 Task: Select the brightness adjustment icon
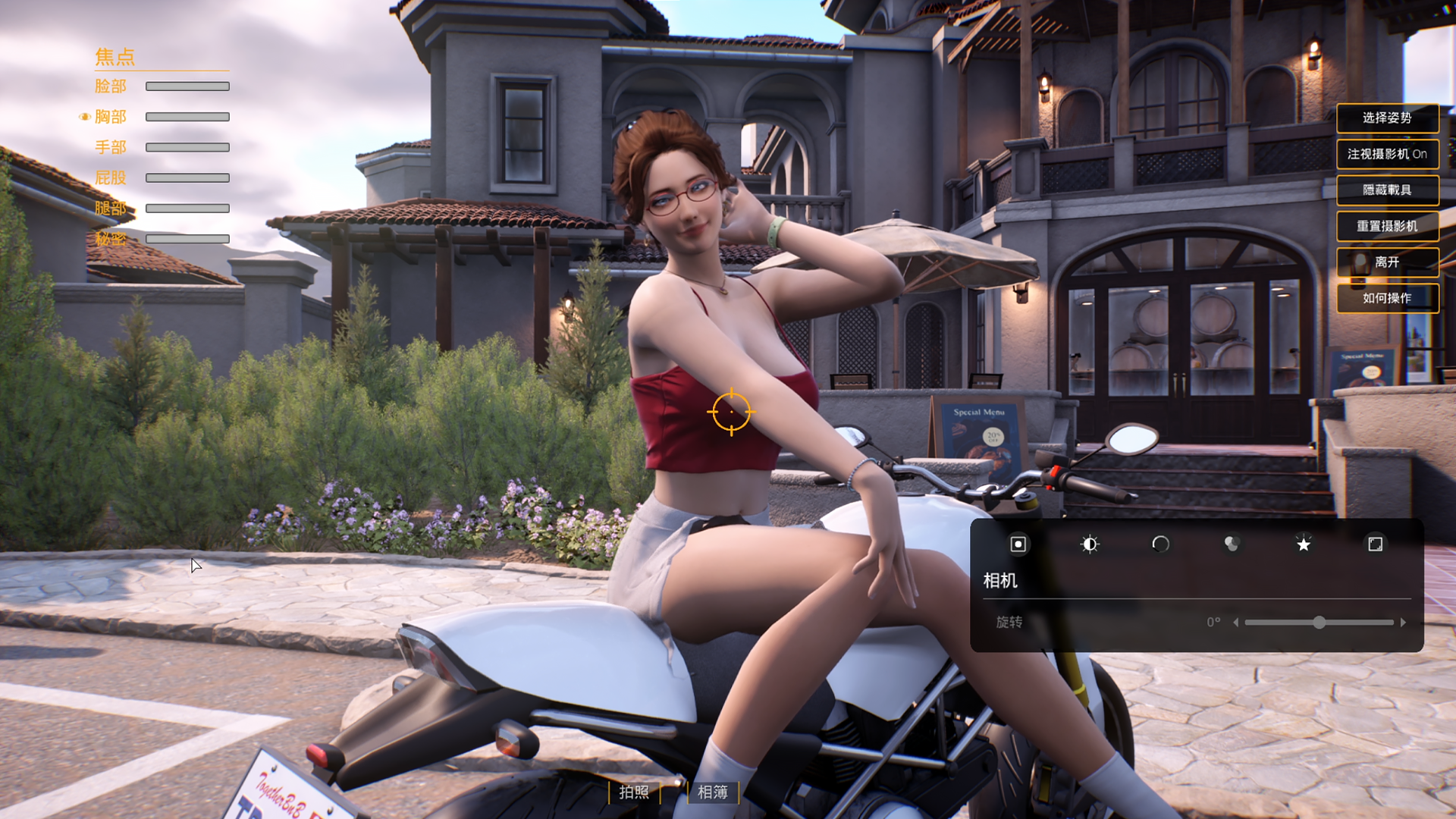click(1089, 544)
